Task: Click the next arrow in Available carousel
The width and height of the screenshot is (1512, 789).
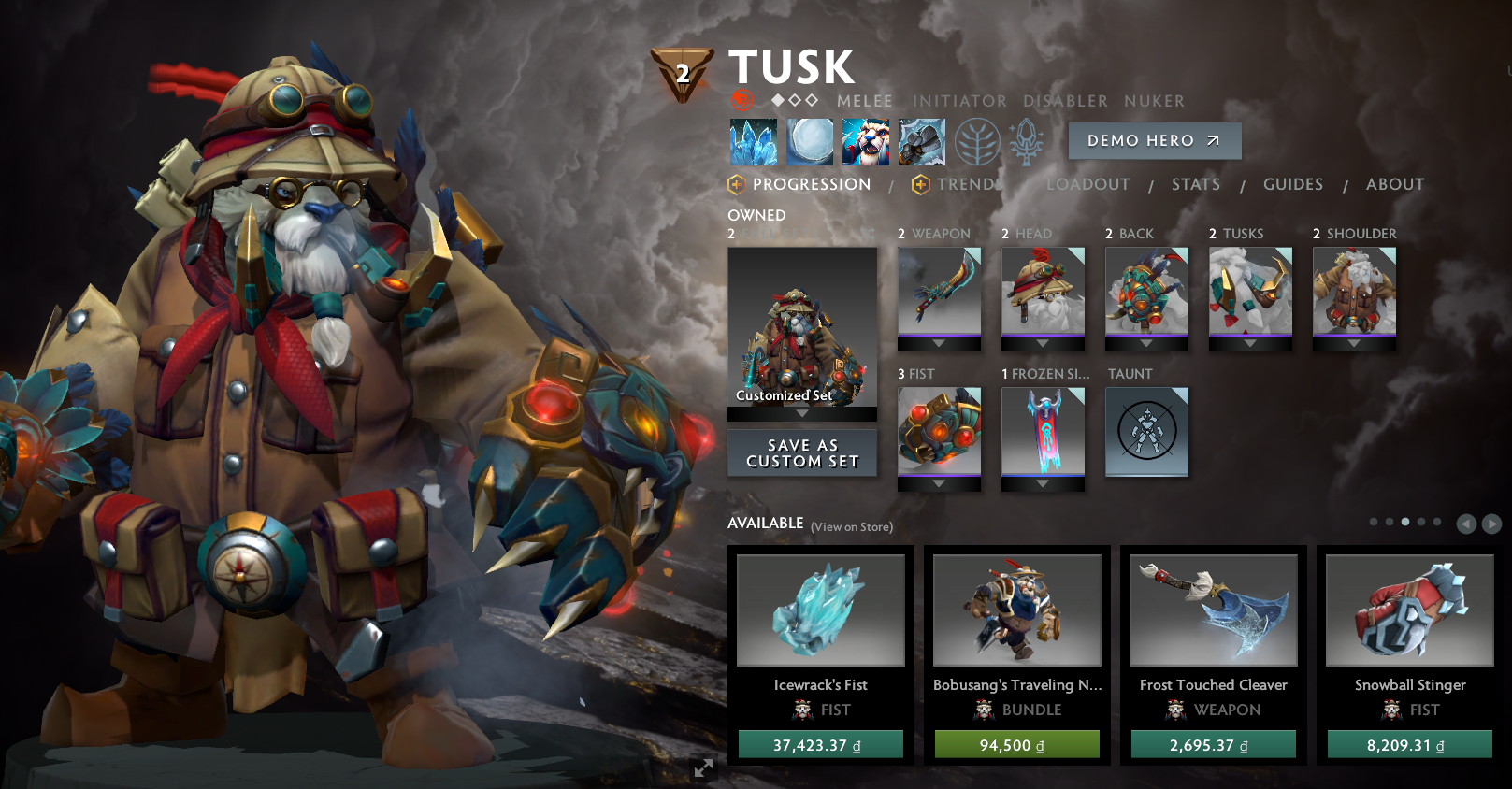Action: pyautogui.click(x=1490, y=524)
